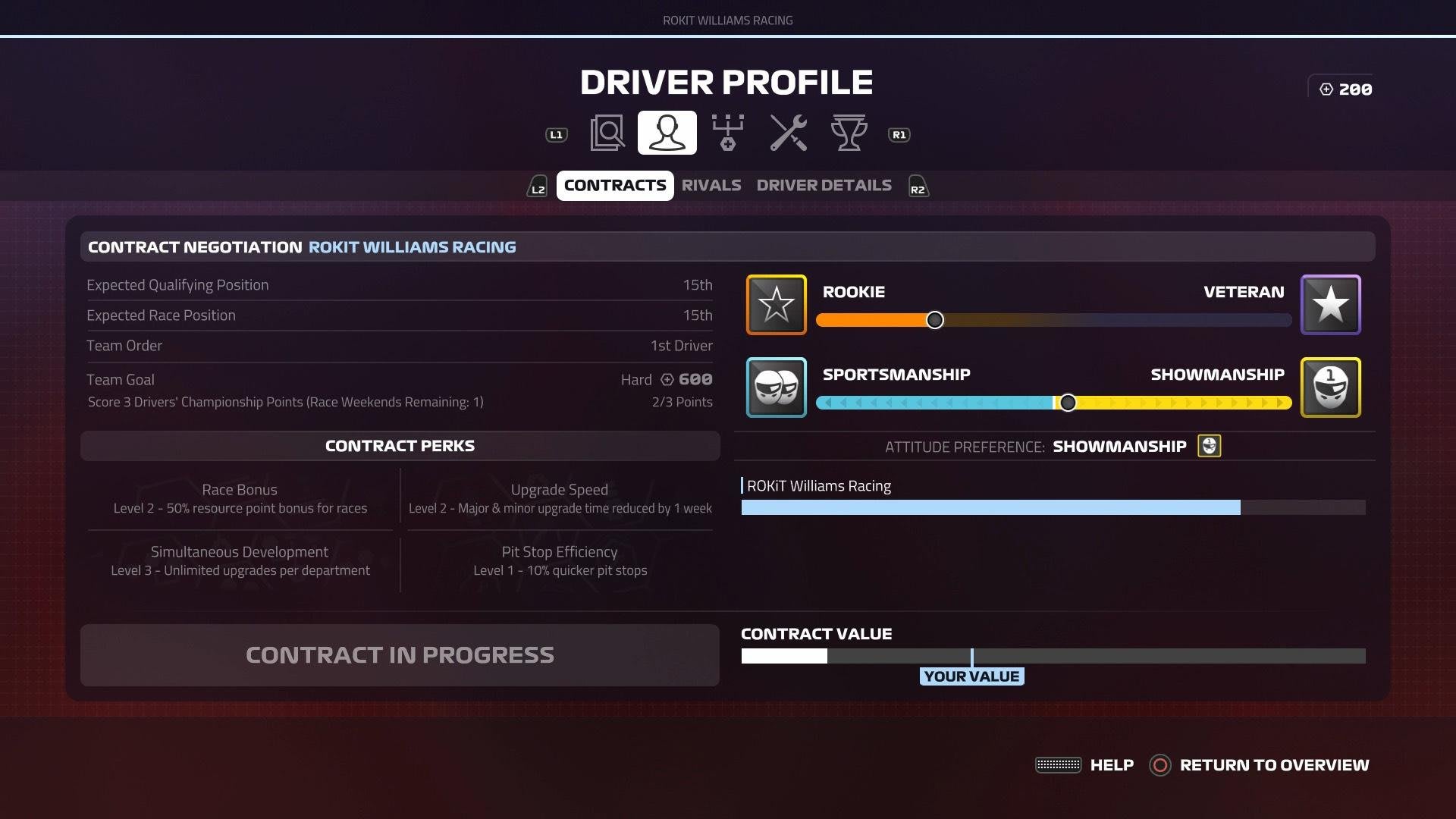Viewport: 1456px width, 819px height.
Task: Click the Showmanship helmet icon
Action: pyautogui.click(x=1330, y=388)
